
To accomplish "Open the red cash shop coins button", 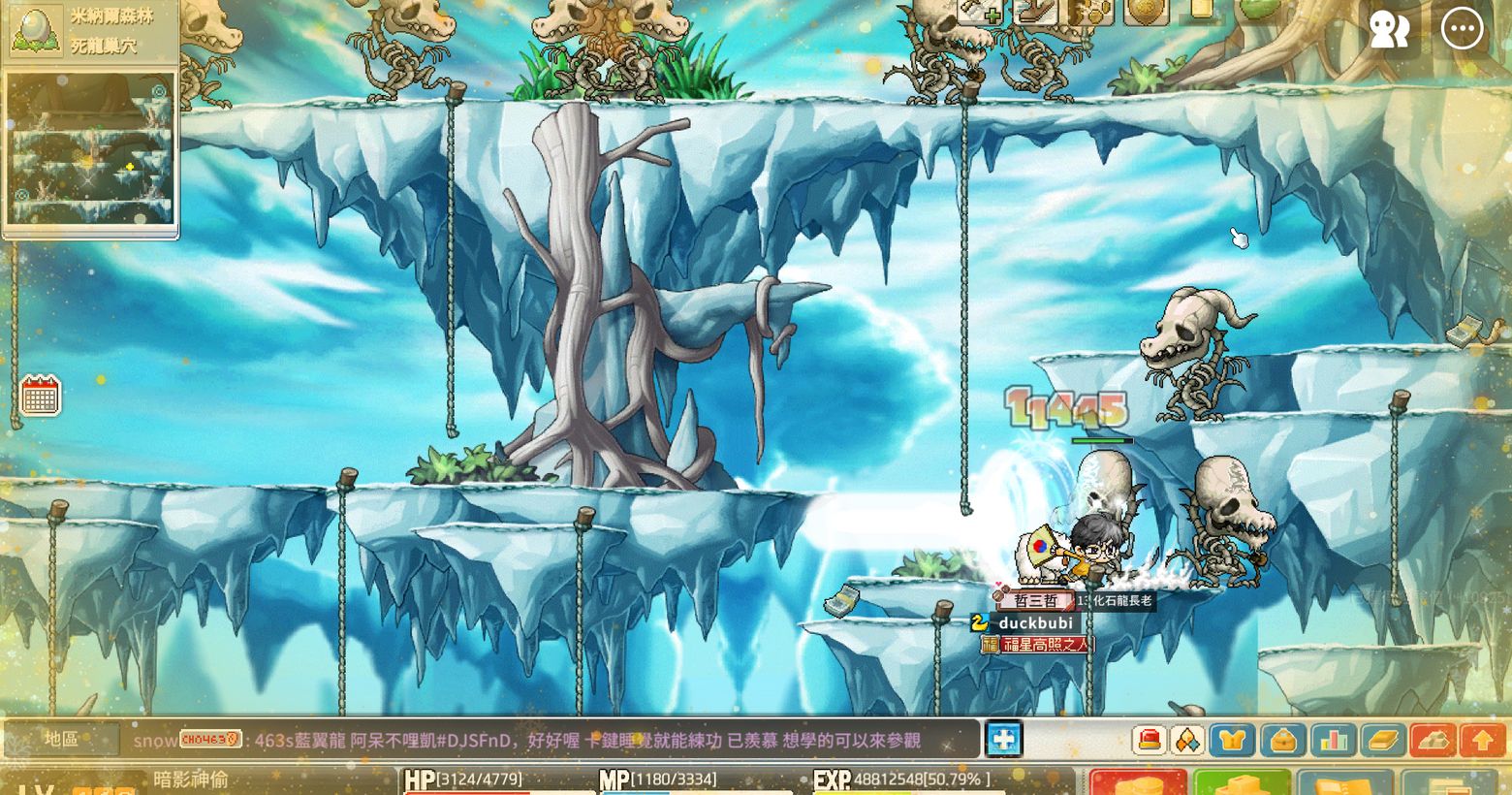I will [1138, 782].
